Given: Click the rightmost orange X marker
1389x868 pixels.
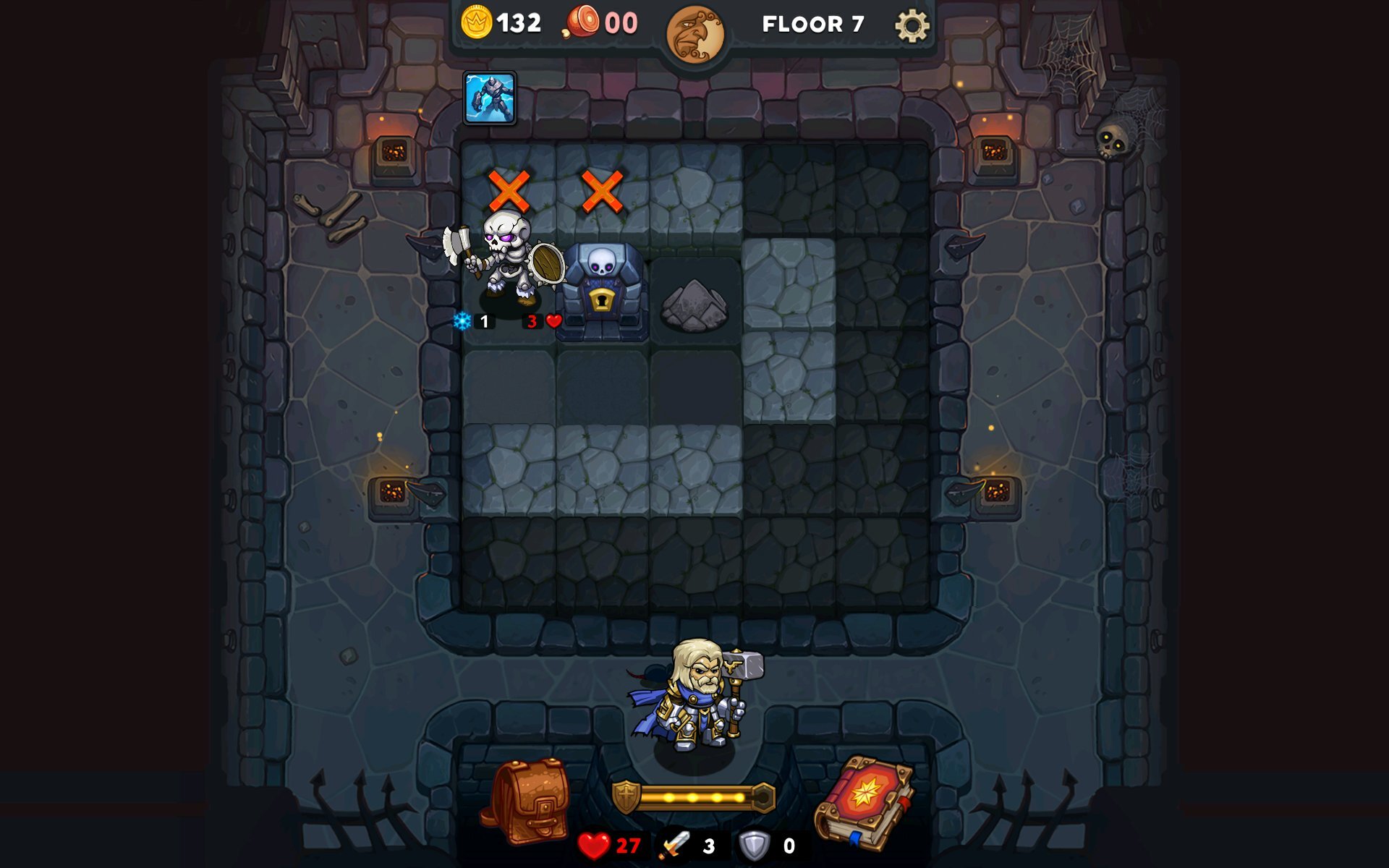Looking at the screenshot, I should pyautogui.click(x=601, y=190).
